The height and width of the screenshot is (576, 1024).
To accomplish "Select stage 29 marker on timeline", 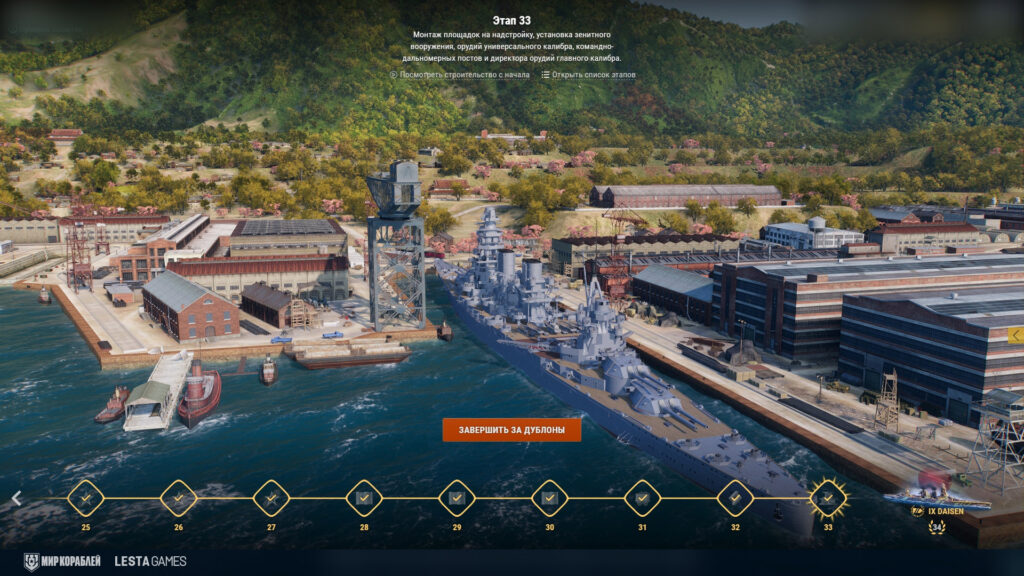I will point(457,498).
